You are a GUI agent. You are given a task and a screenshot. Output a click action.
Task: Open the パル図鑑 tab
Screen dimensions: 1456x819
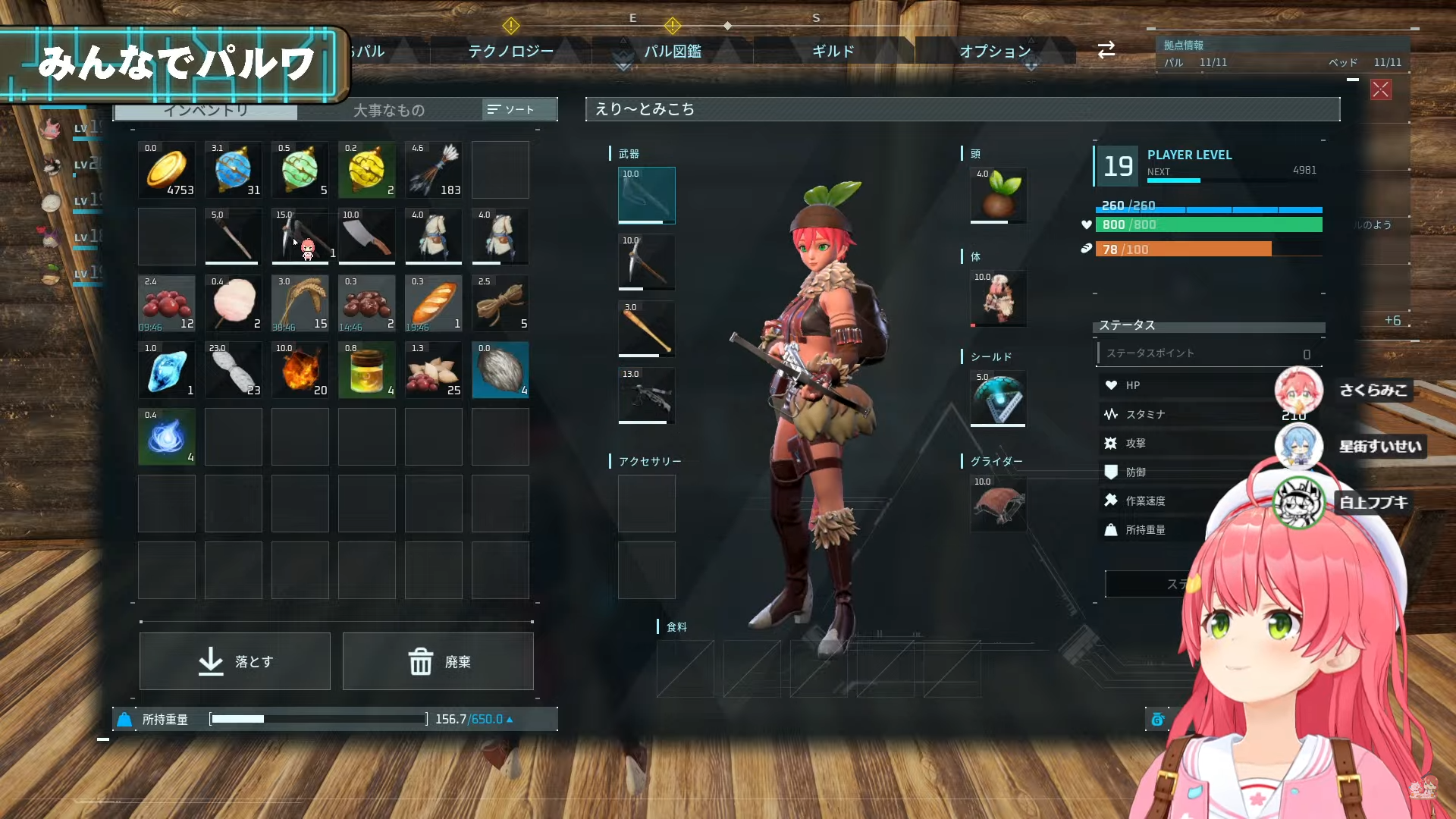pyautogui.click(x=673, y=51)
